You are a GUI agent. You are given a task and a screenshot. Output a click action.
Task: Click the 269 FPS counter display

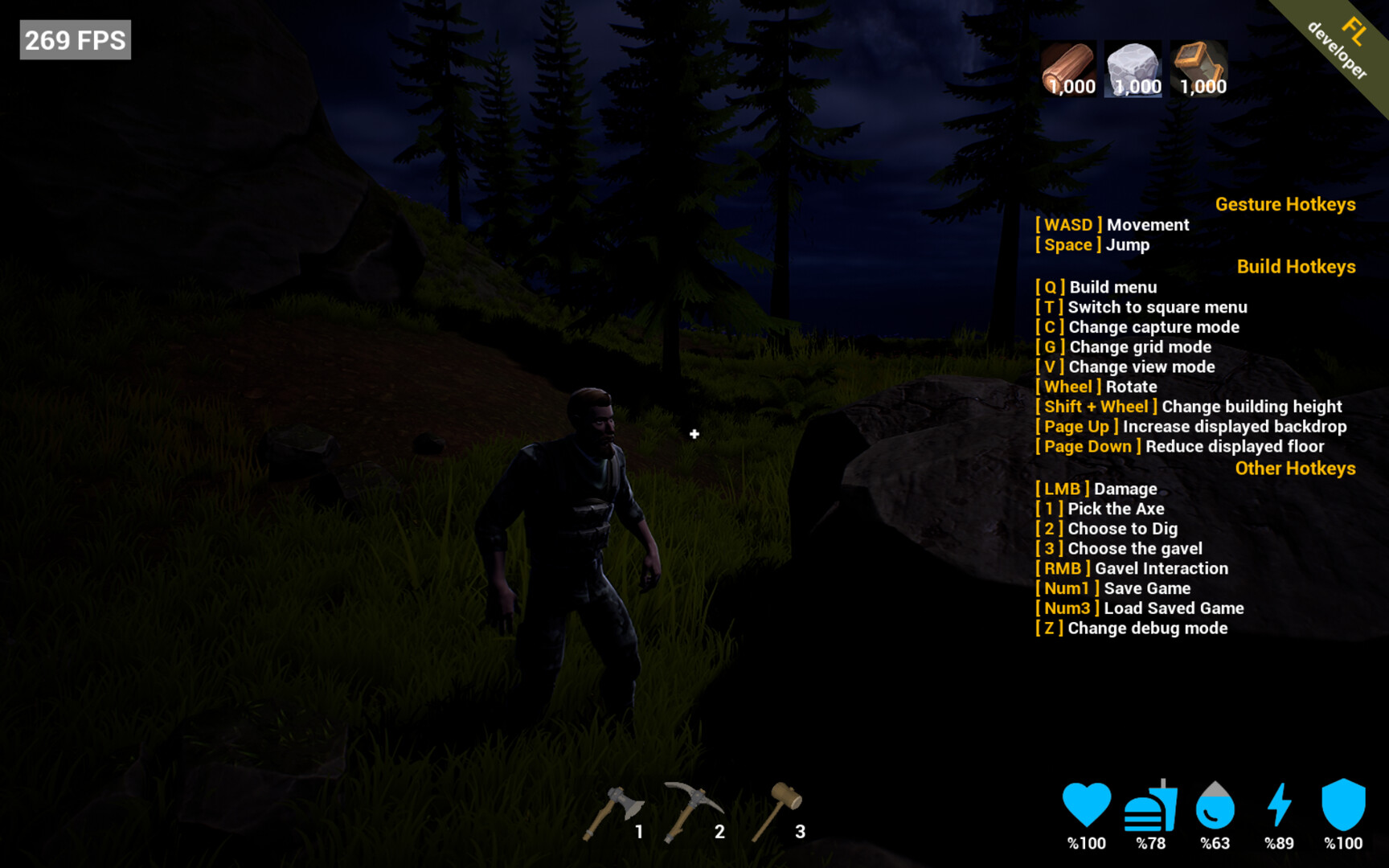[74, 39]
